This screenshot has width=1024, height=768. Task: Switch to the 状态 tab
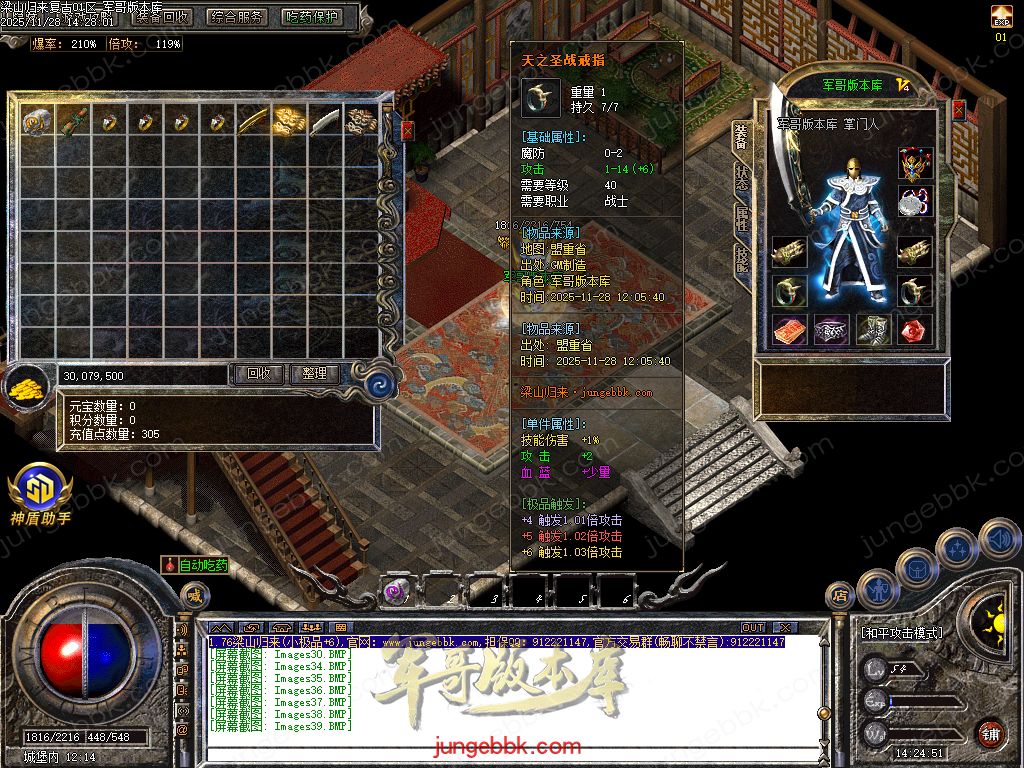pyautogui.click(x=742, y=178)
